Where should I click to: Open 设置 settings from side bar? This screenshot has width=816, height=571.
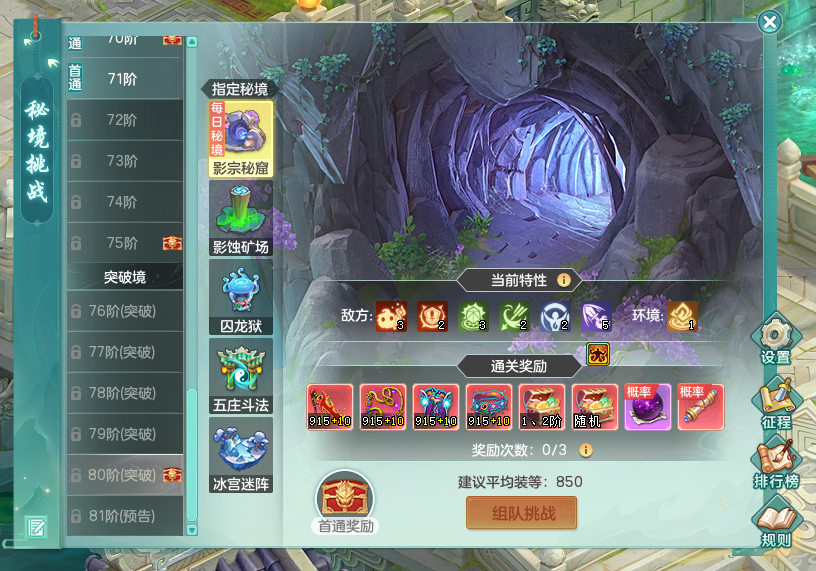(x=775, y=339)
